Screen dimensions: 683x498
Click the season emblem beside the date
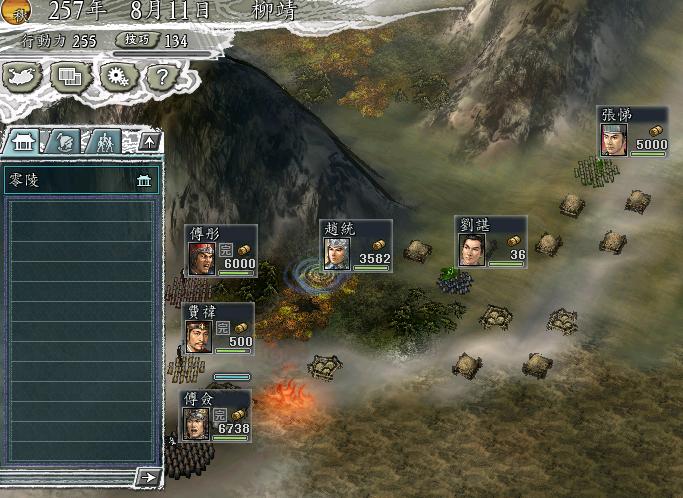point(16,11)
